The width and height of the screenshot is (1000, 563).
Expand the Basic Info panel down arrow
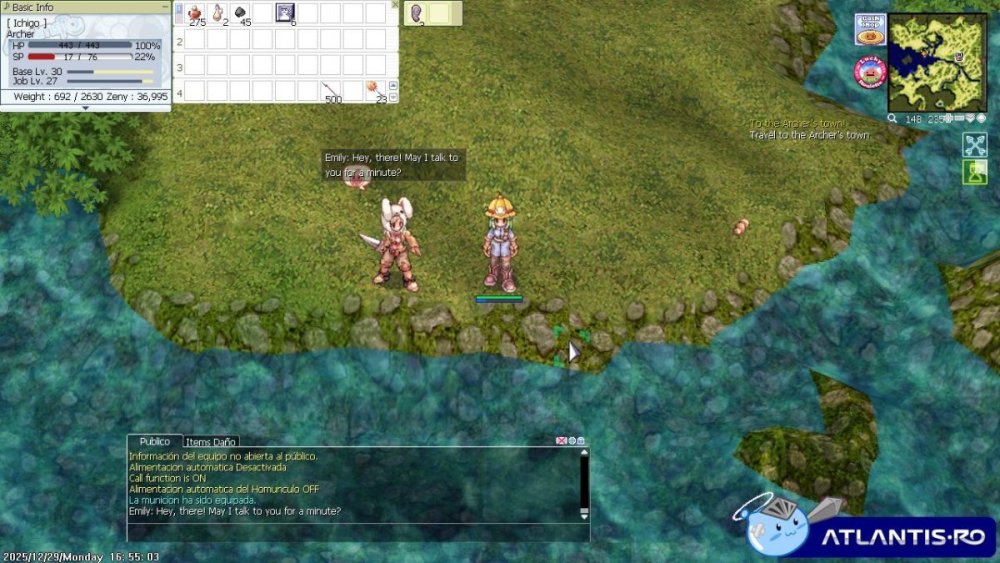pos(85,108)
